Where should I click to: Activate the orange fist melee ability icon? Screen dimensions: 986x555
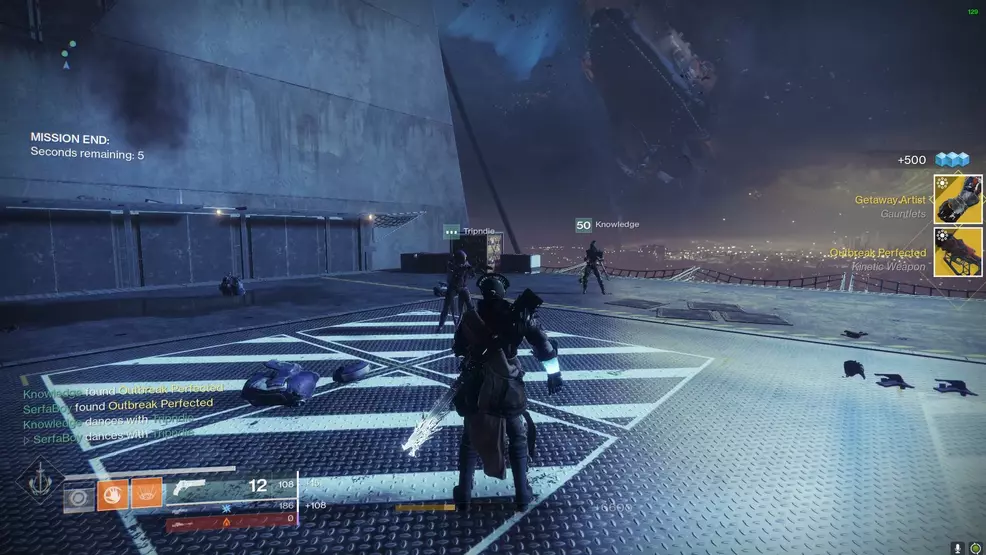coord(113,494)
